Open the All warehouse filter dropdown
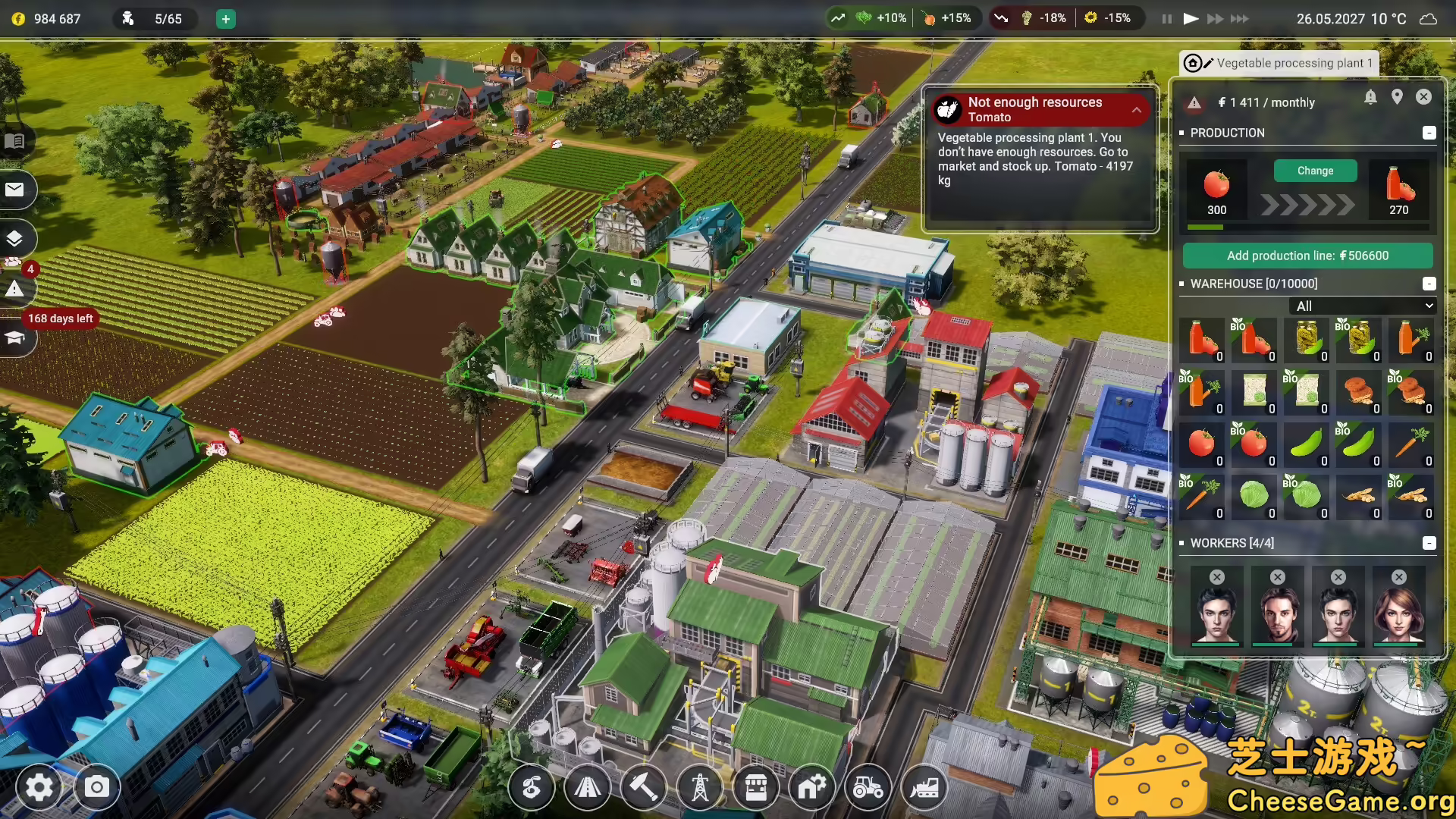The height and width of the screenshot is (819, 1456). [x=1362, y=306]
